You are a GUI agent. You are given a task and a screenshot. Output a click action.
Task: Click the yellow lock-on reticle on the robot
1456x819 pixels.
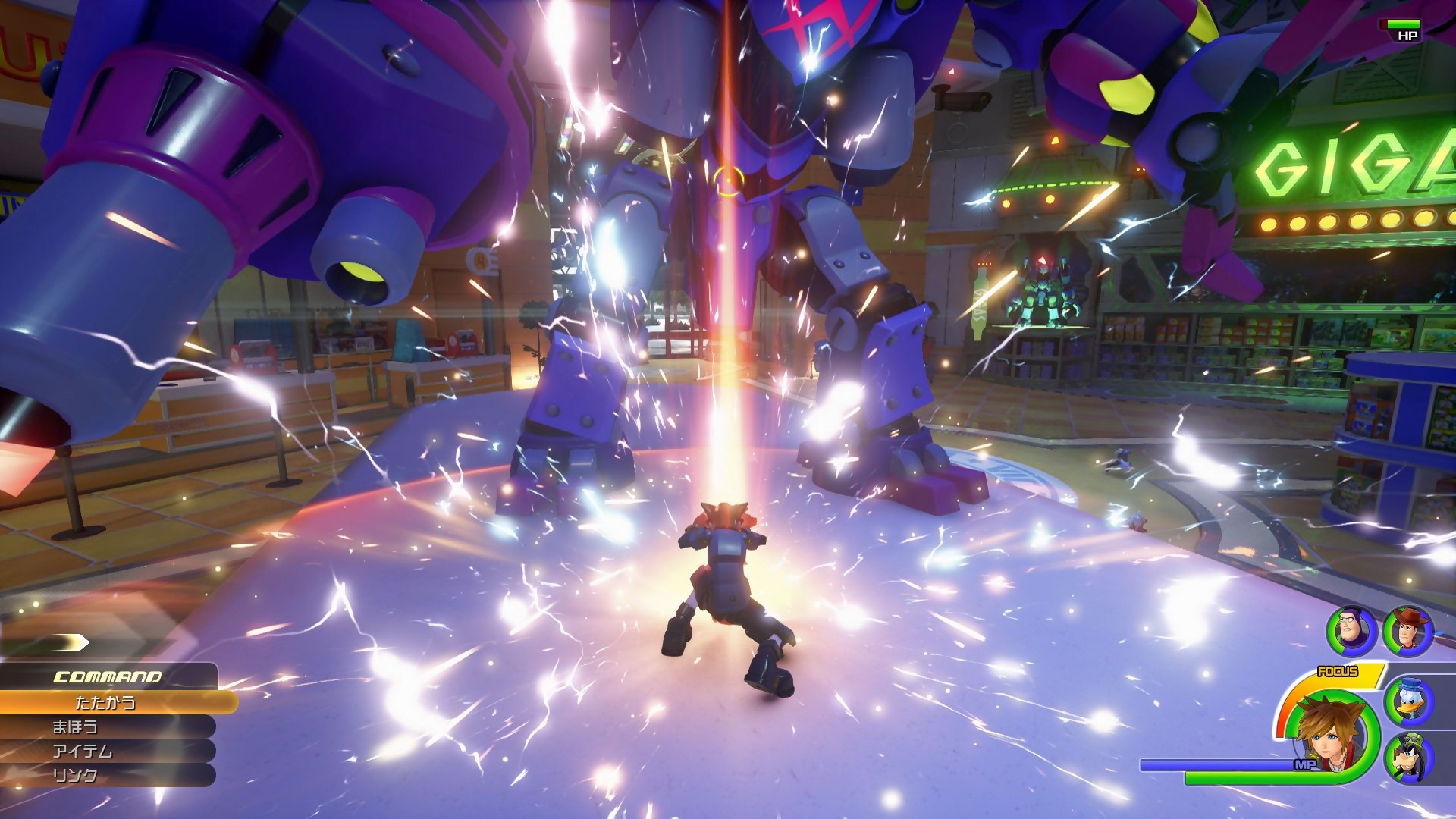pos(730,180)
